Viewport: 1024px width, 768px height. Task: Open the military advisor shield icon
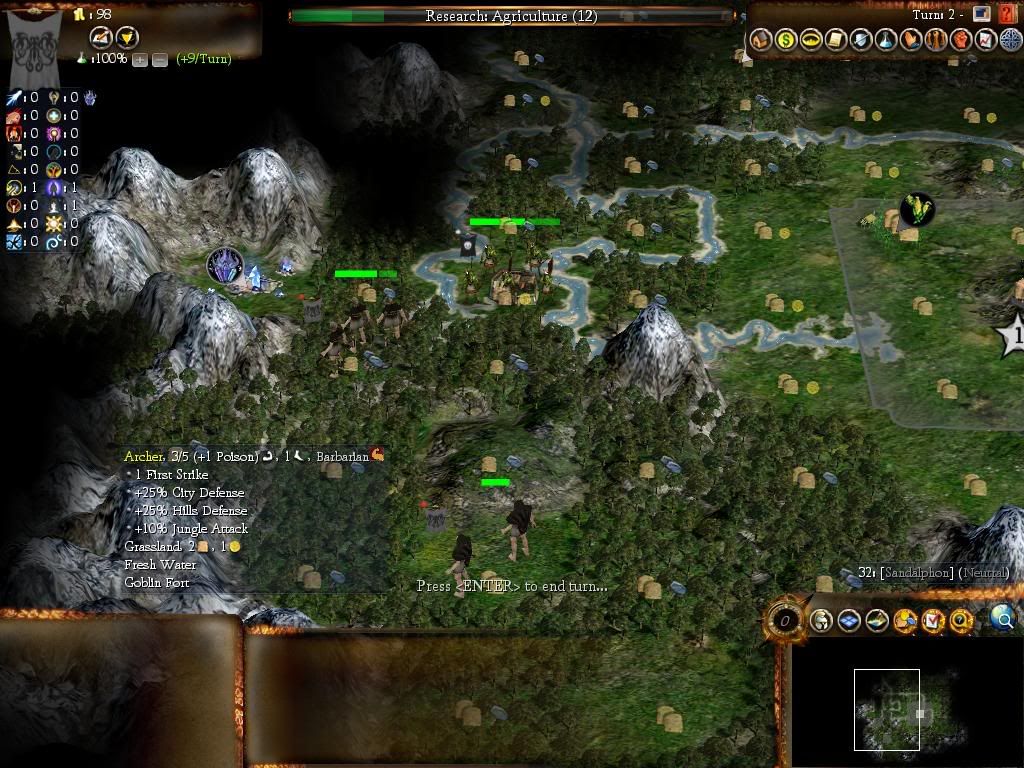861,40
